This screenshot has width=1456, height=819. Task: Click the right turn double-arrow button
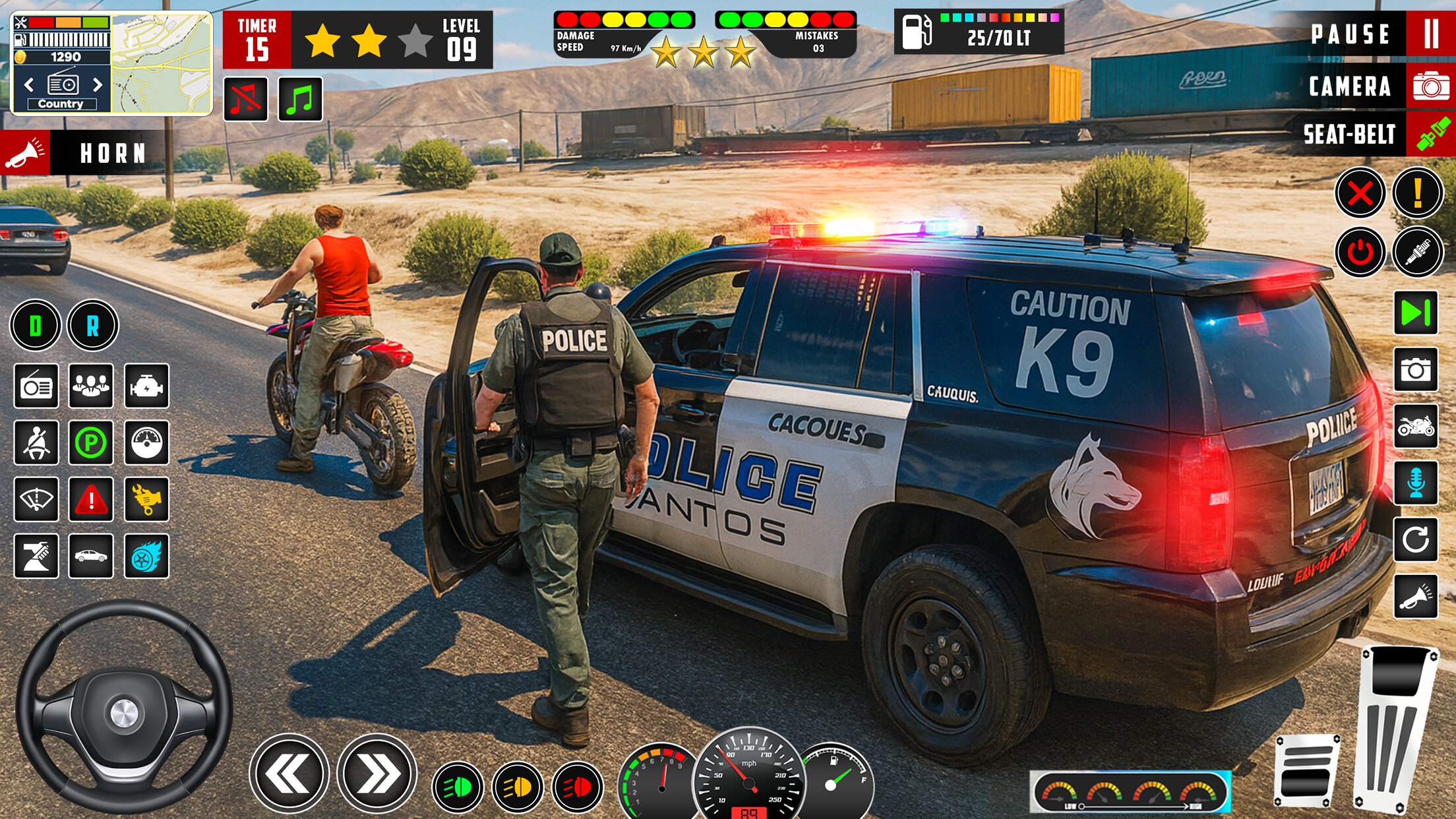[x=377, y=773]
